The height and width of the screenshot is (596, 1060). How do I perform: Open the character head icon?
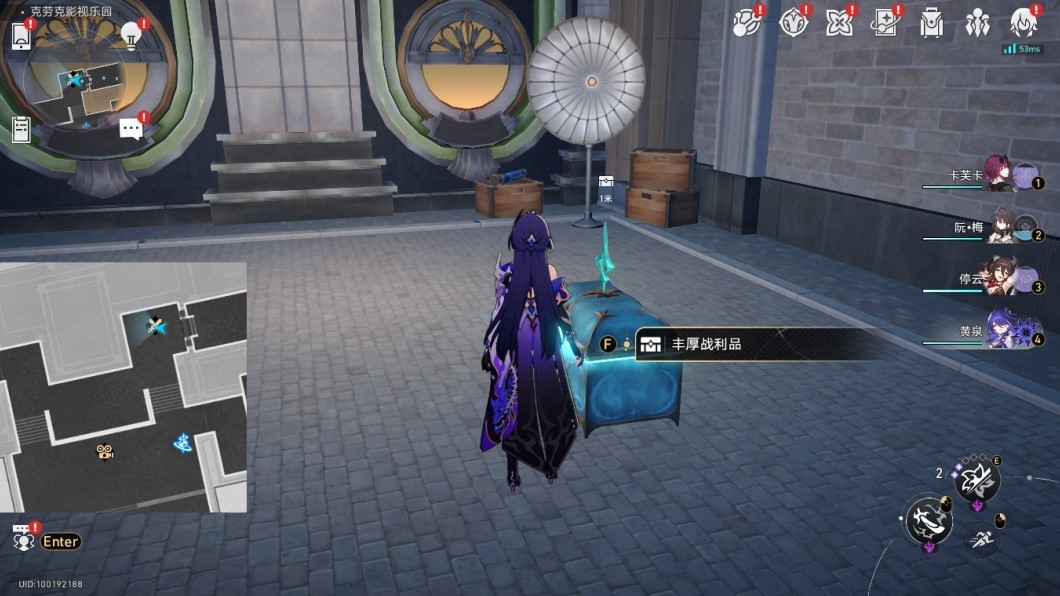pos(1023,23)
